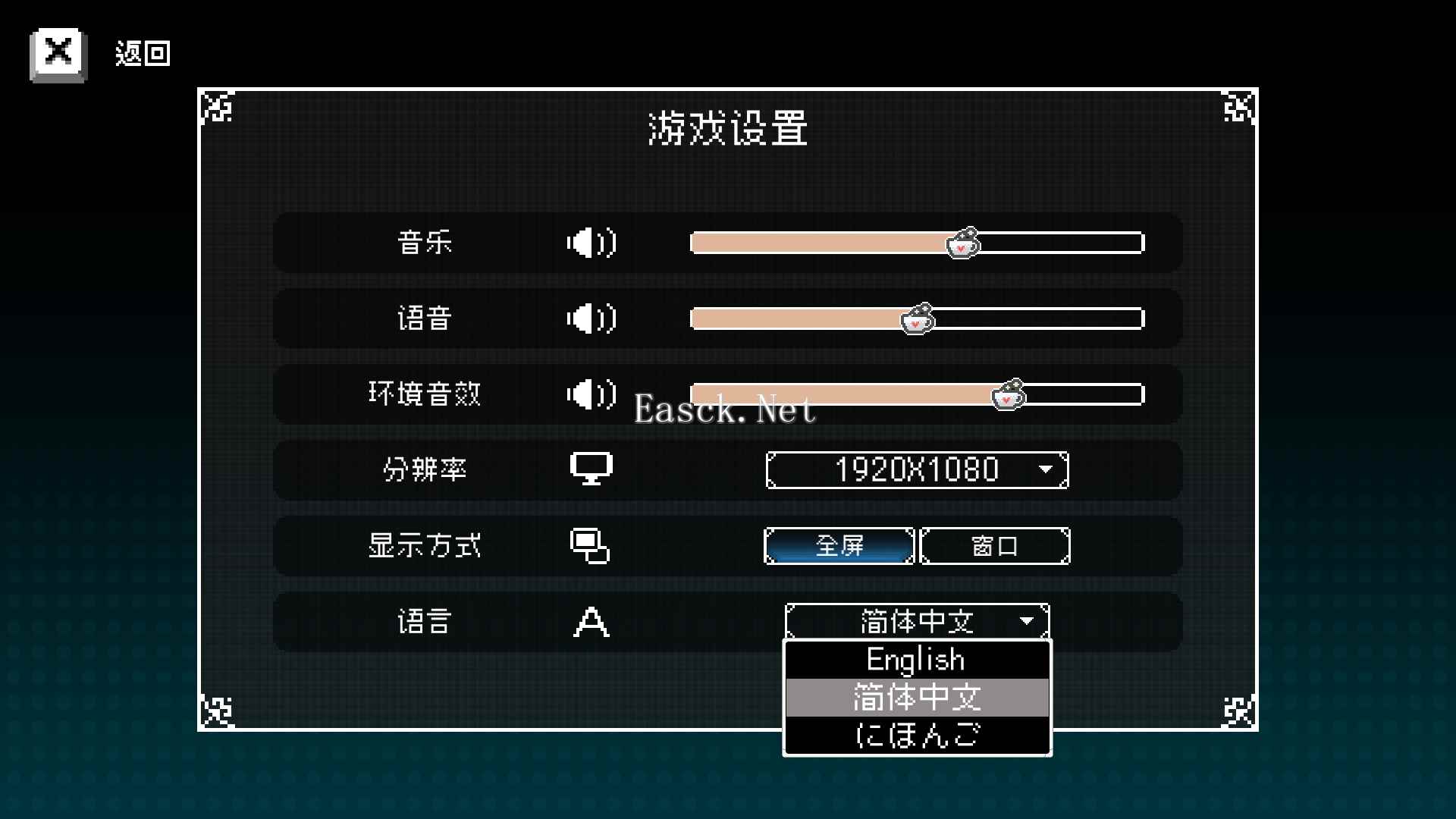Click the teacup handle on music slider
The image size is (1456, 819).
pyautogui.click(x=962, y=243)
